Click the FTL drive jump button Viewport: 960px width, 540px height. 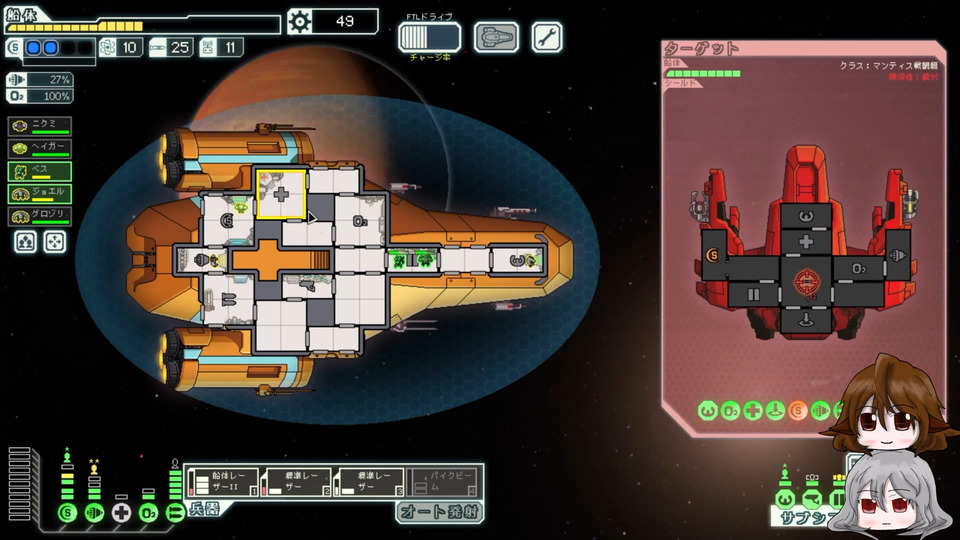pos(429,37)
